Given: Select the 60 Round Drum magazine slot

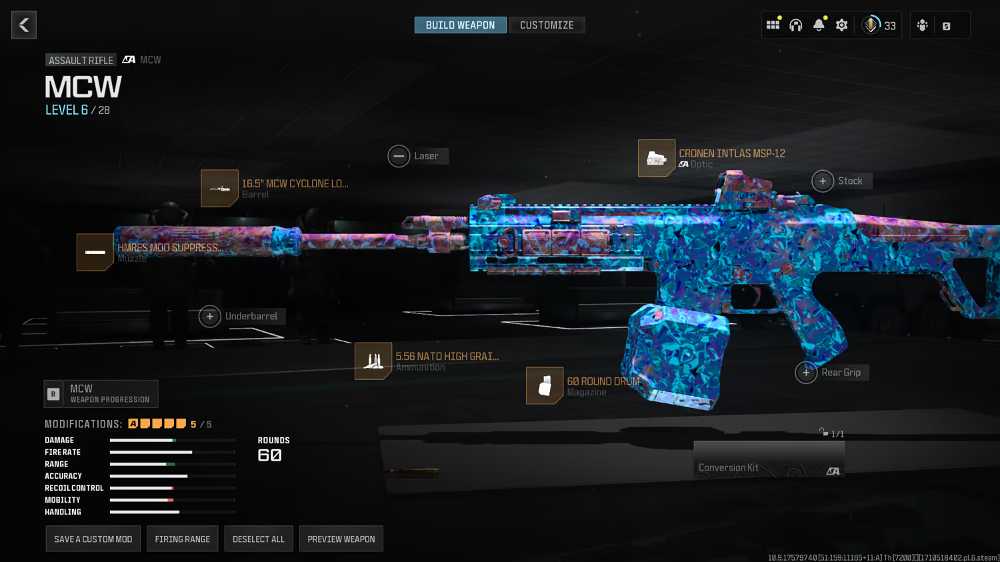Looking at the screenshot, I should [545, 386].
